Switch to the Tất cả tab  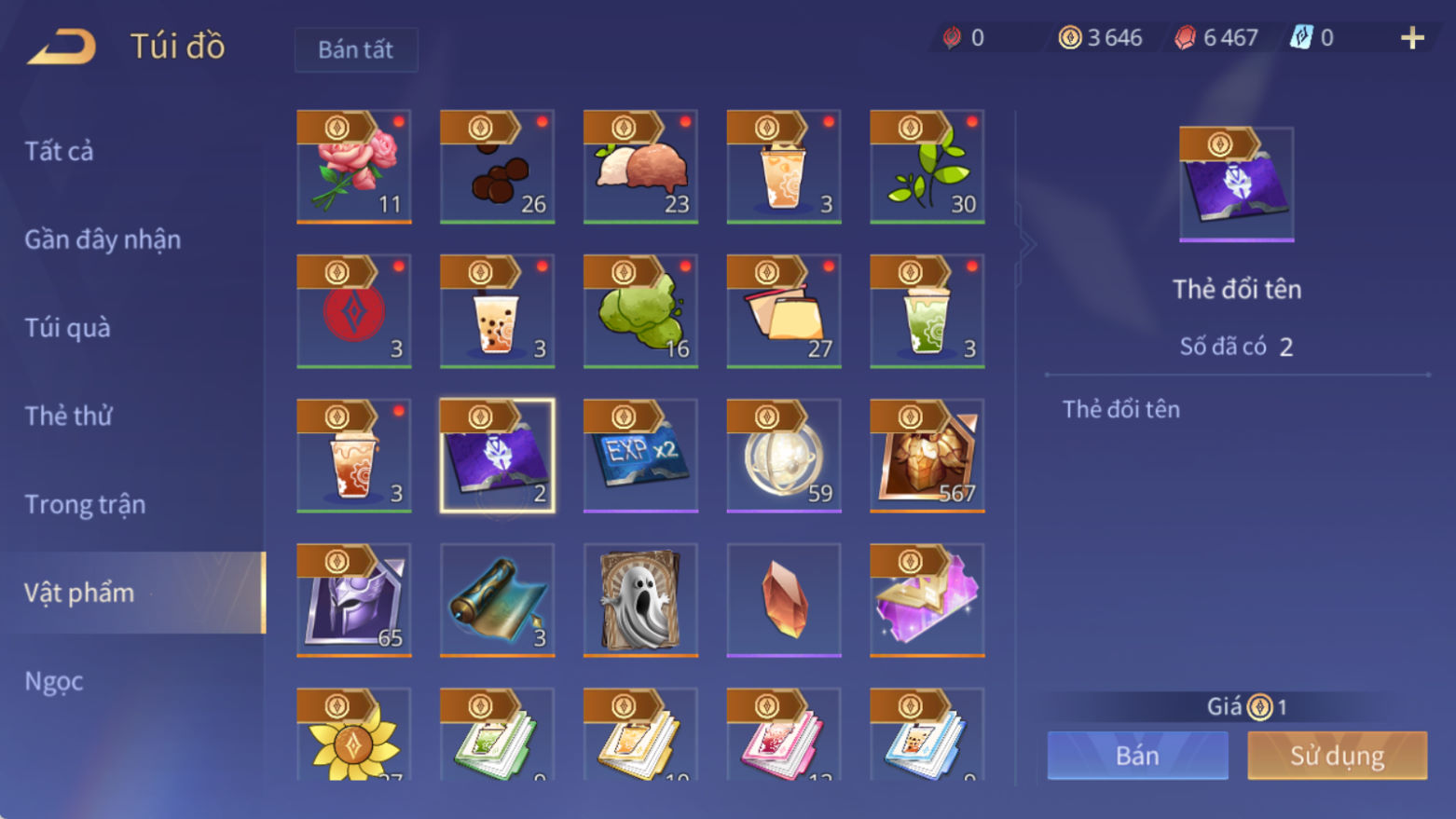coord(59,151)
